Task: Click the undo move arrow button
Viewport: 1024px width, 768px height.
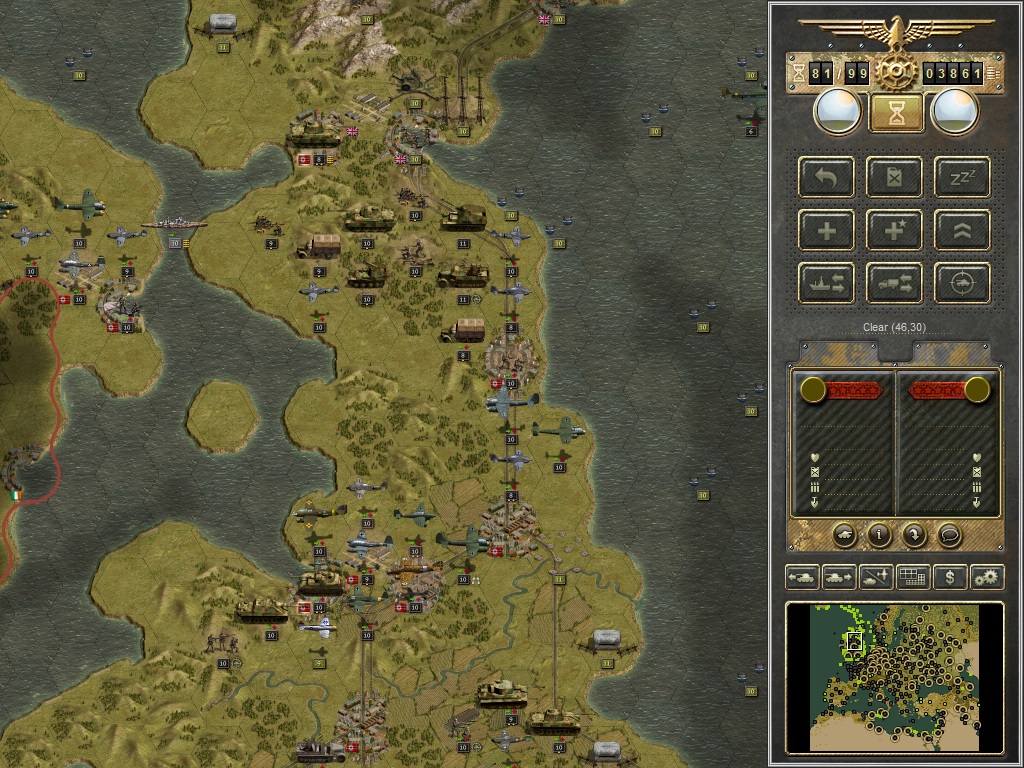Action: 827,178
